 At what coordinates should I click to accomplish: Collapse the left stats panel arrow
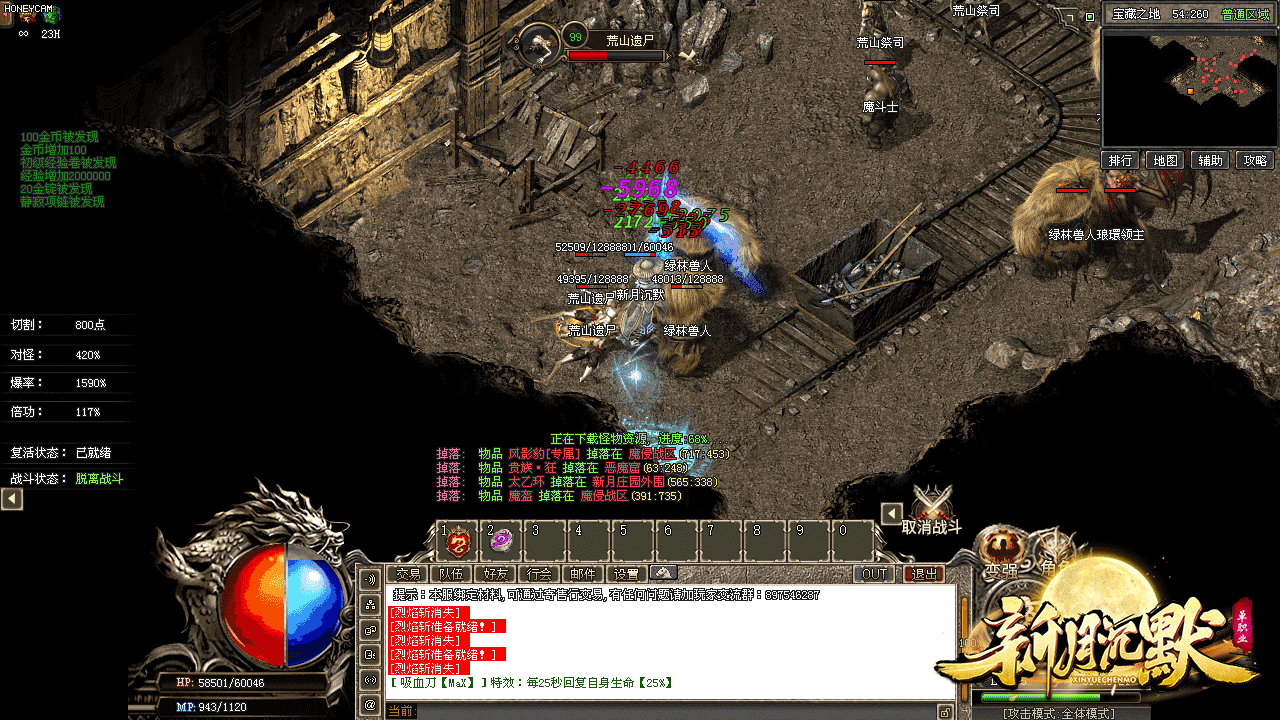(12, 498)
